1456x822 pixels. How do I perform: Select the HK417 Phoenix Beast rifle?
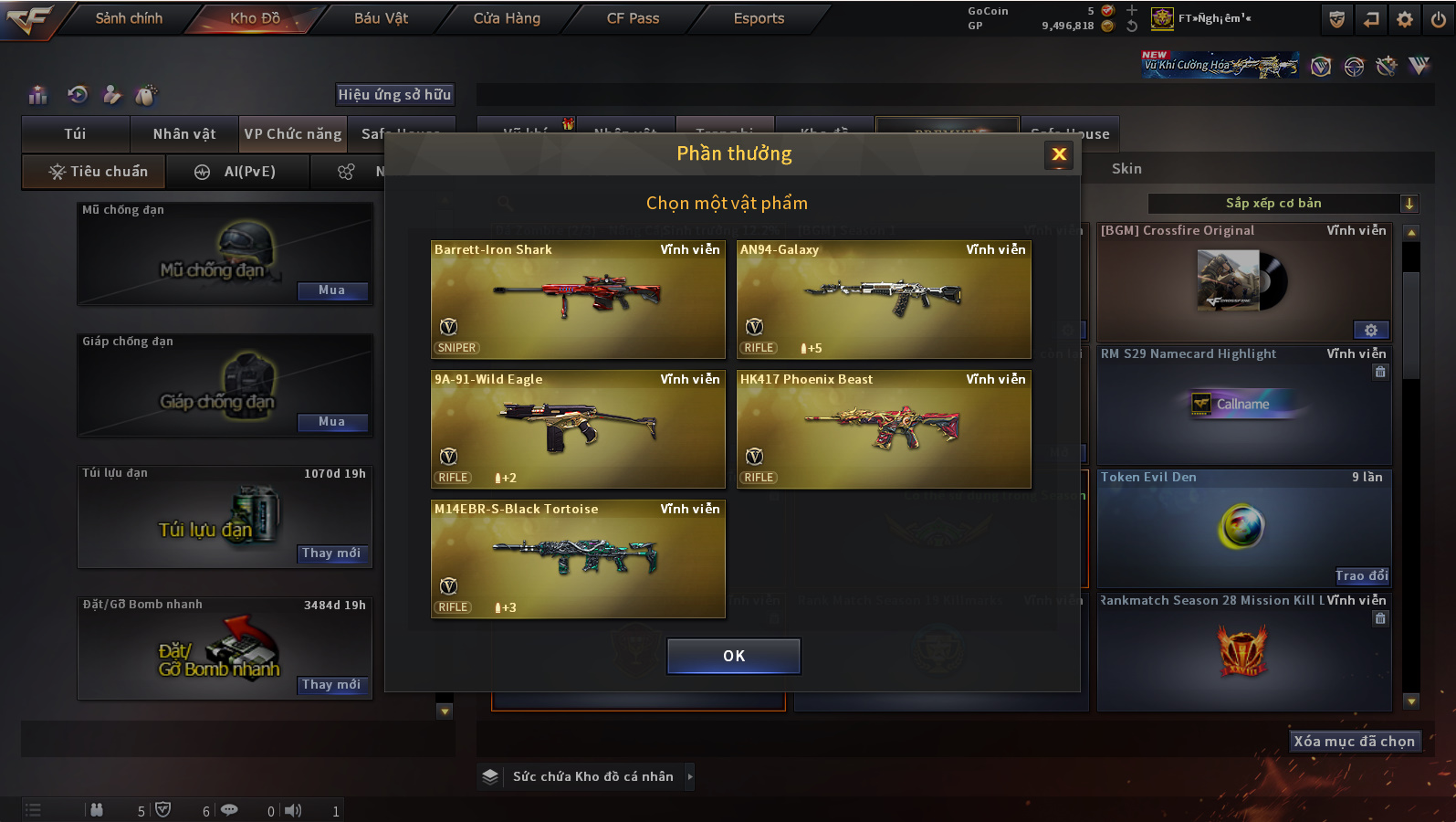(x=884, y=428)
